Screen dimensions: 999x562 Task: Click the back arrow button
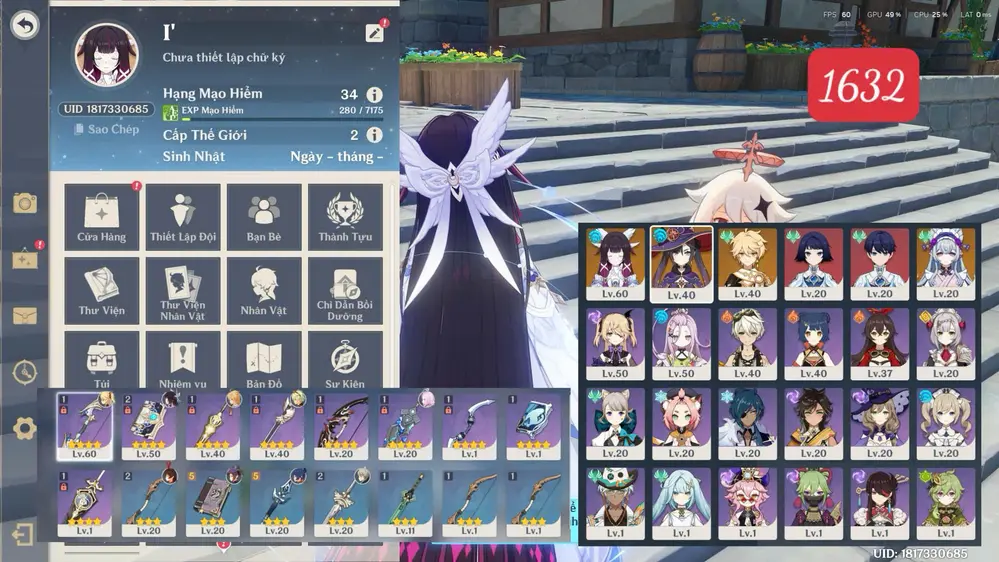tap(25, 26)
